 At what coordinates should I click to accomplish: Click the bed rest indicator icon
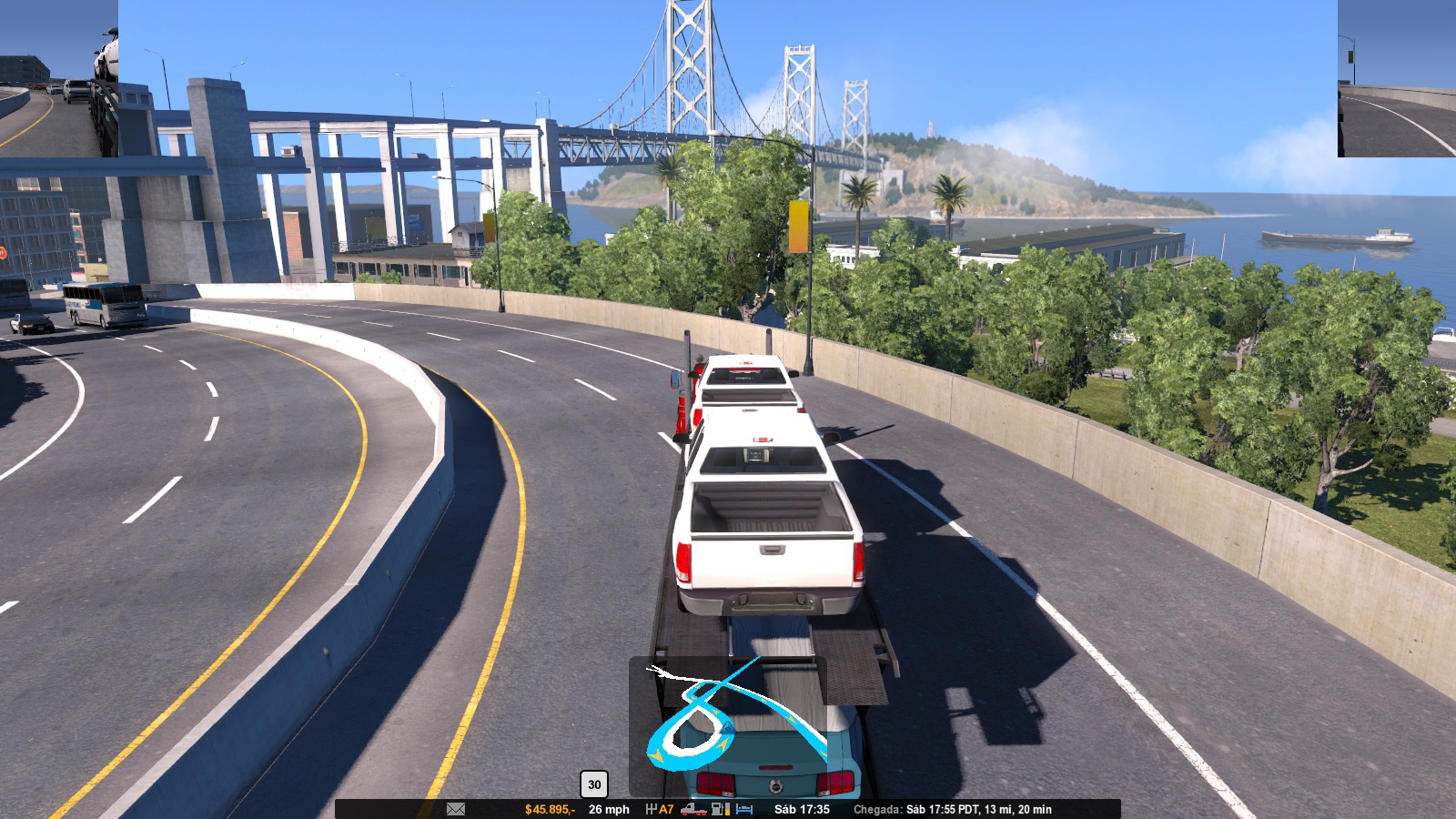[744, 809]
